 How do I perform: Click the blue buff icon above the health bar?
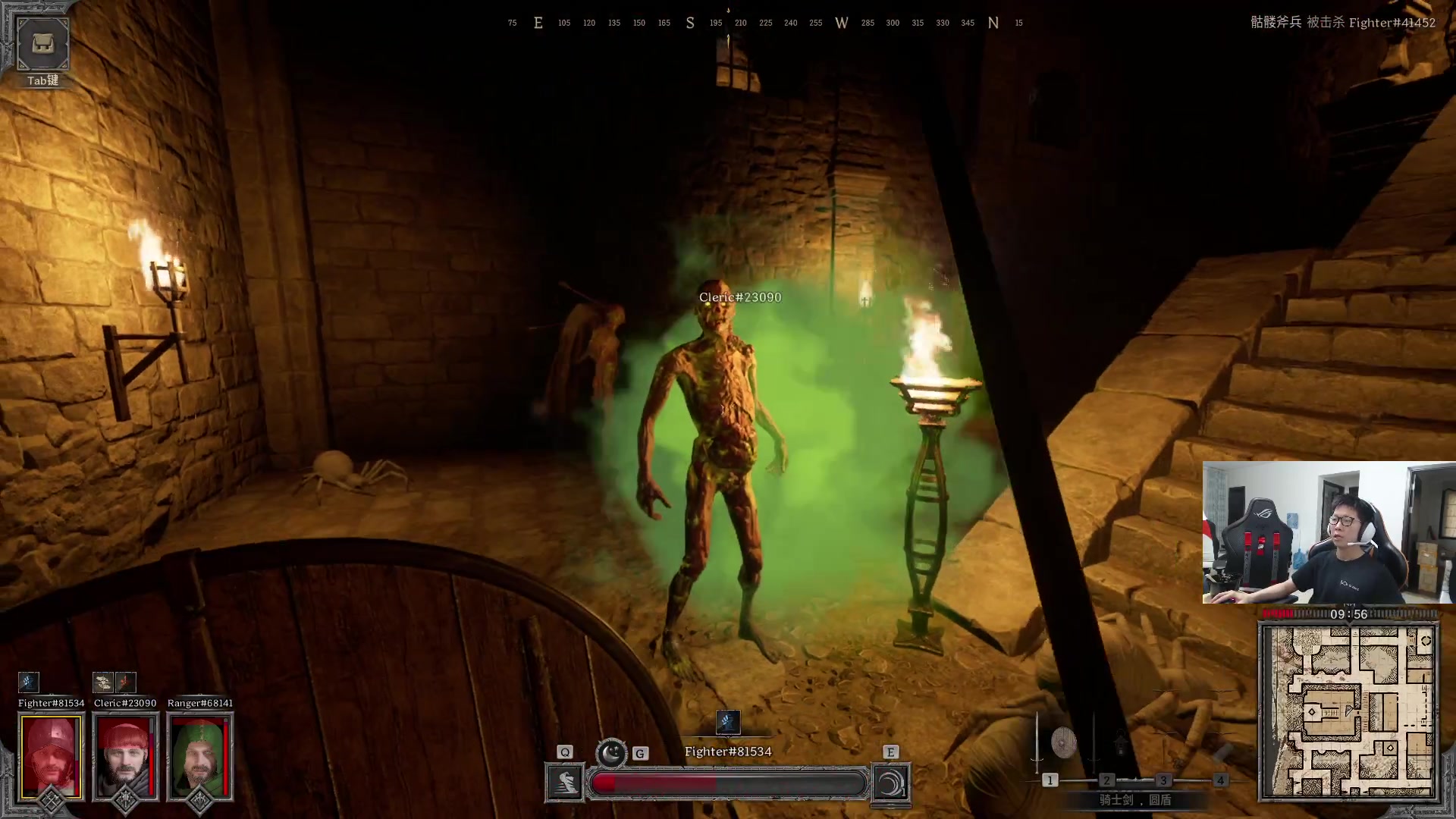pyautogui.click(x=727, y=721)
